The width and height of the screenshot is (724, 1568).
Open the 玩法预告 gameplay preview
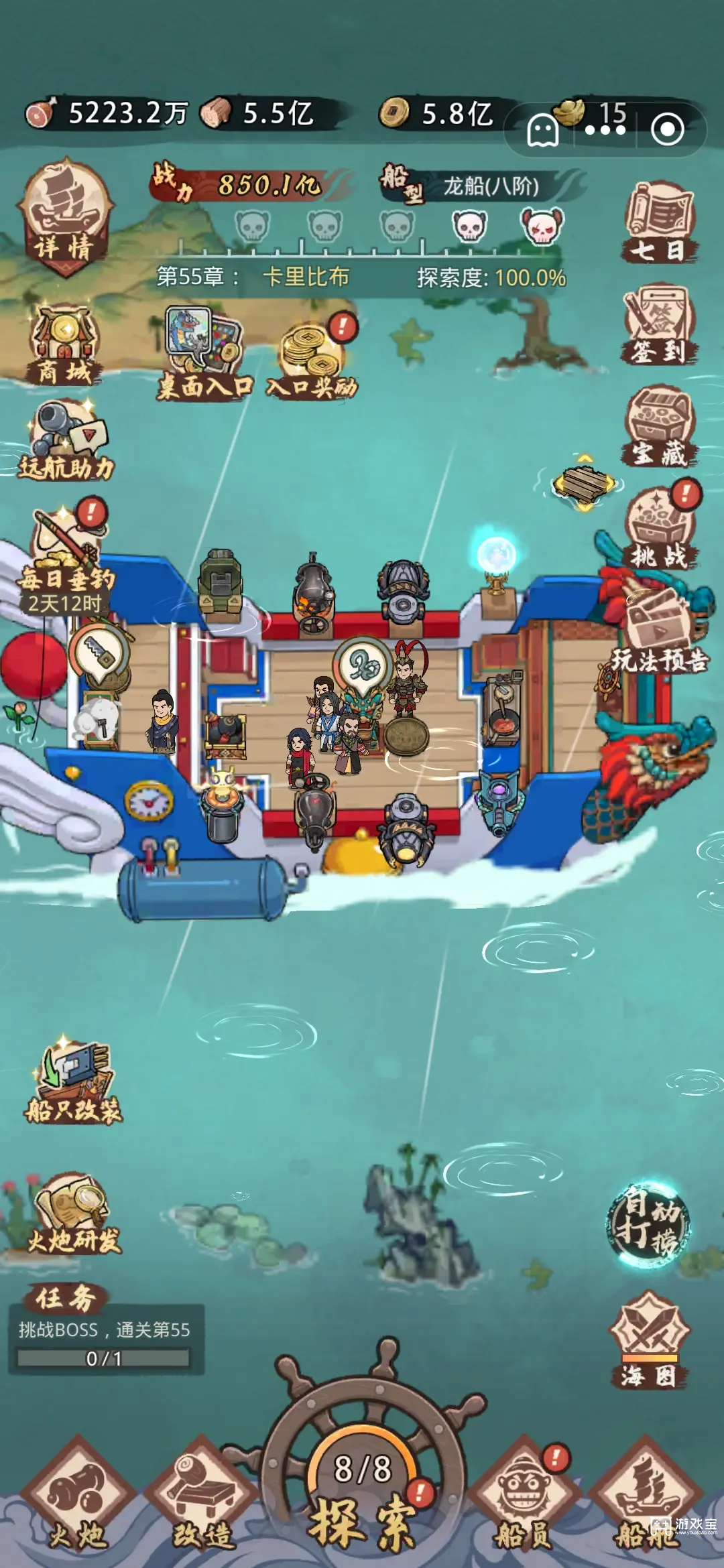pyautogui.click(x=658, y=633)
